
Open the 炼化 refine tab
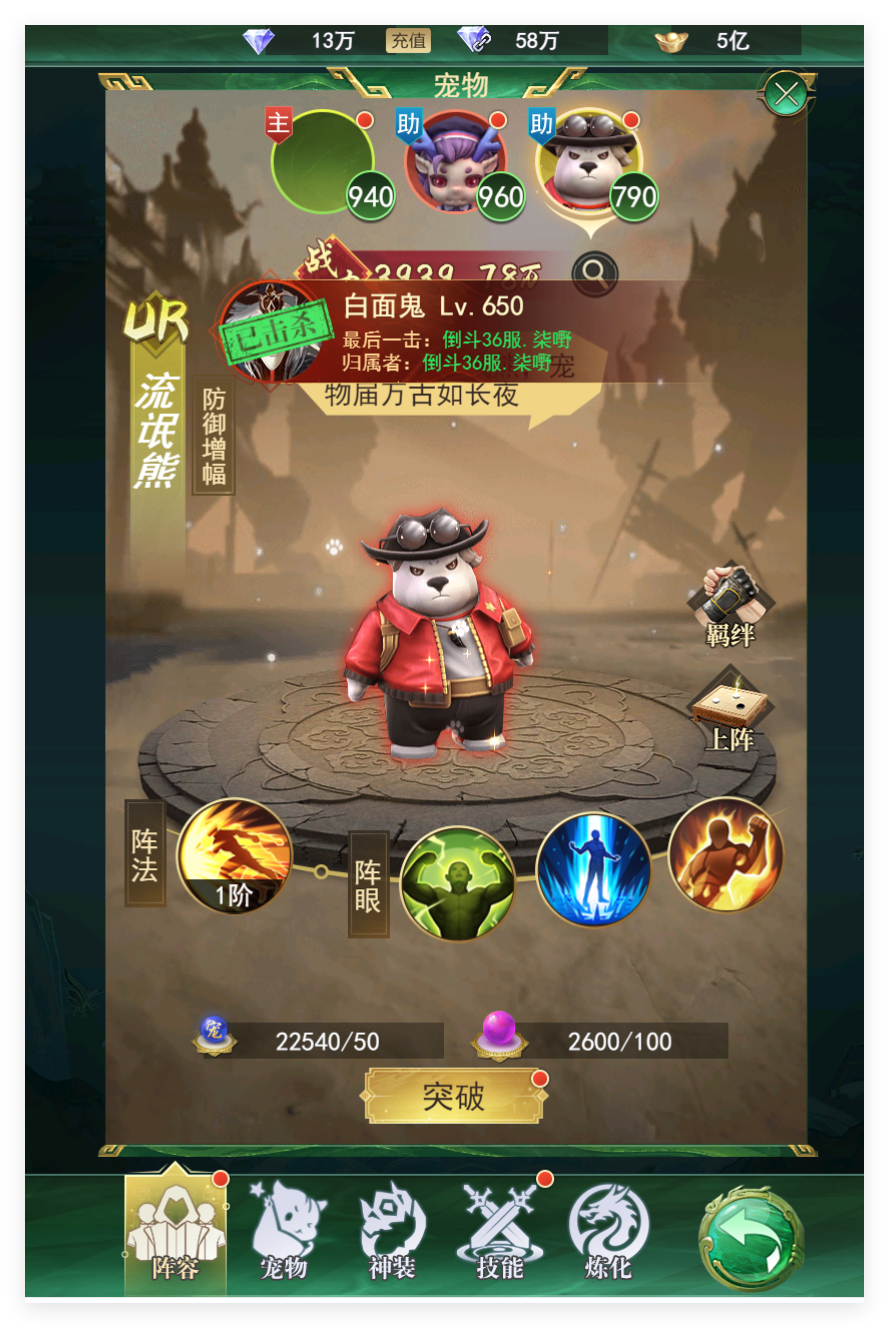(608, 1232)
